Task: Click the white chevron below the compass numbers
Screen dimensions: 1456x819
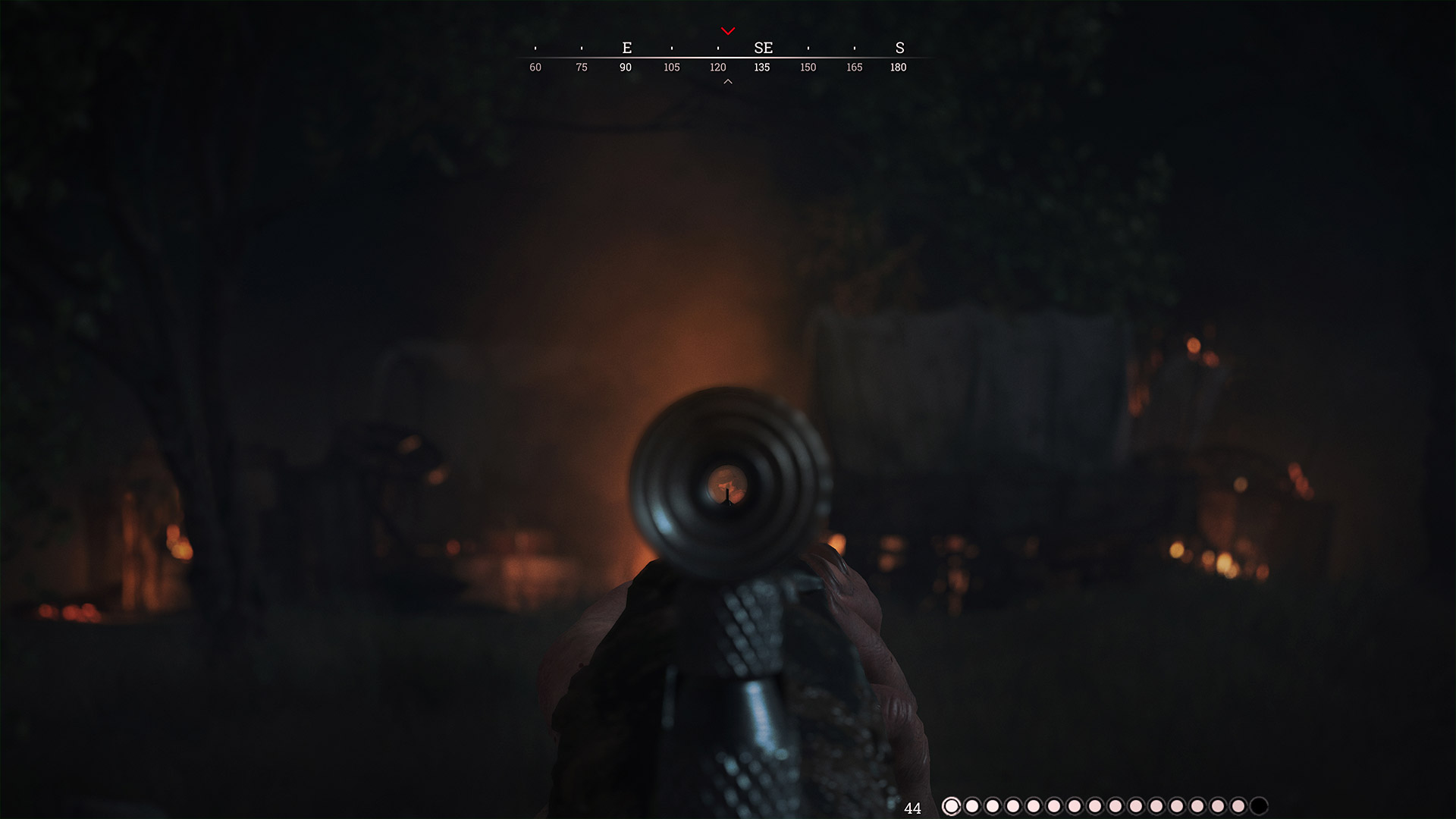Action: (728, 80)
